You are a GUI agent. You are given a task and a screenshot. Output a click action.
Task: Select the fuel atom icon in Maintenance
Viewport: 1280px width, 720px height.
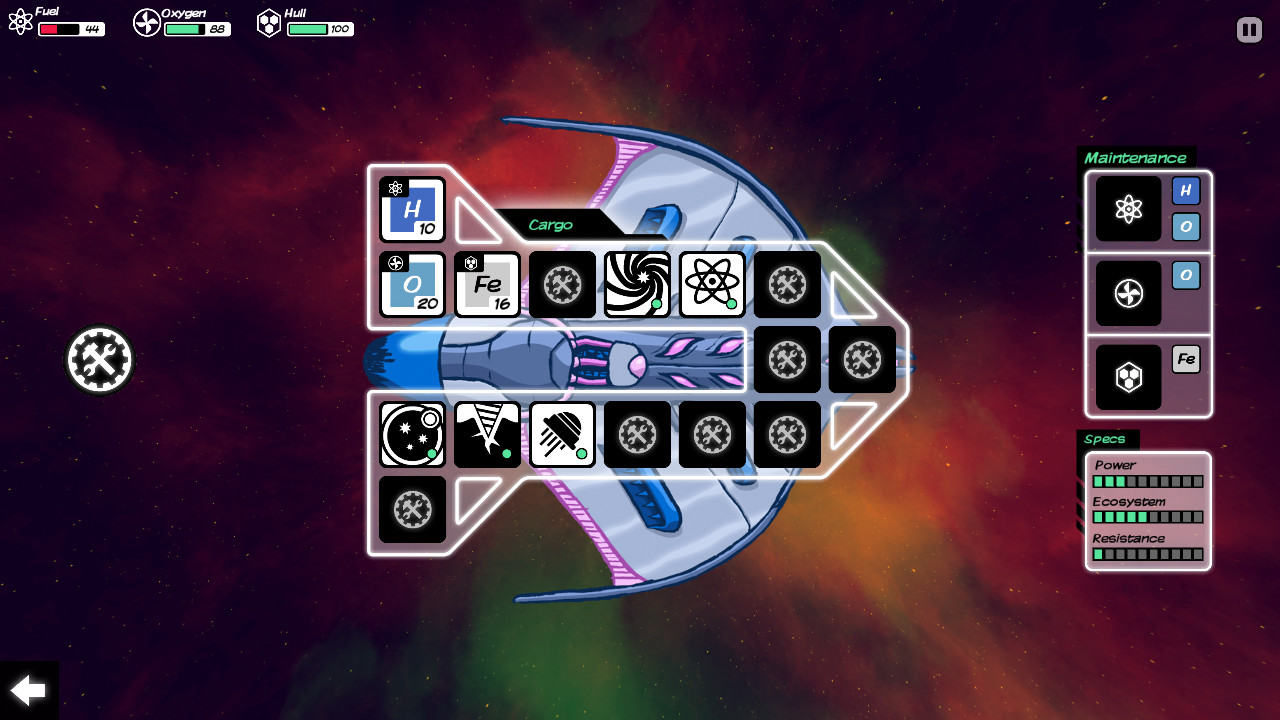[x=1128, y=209]
